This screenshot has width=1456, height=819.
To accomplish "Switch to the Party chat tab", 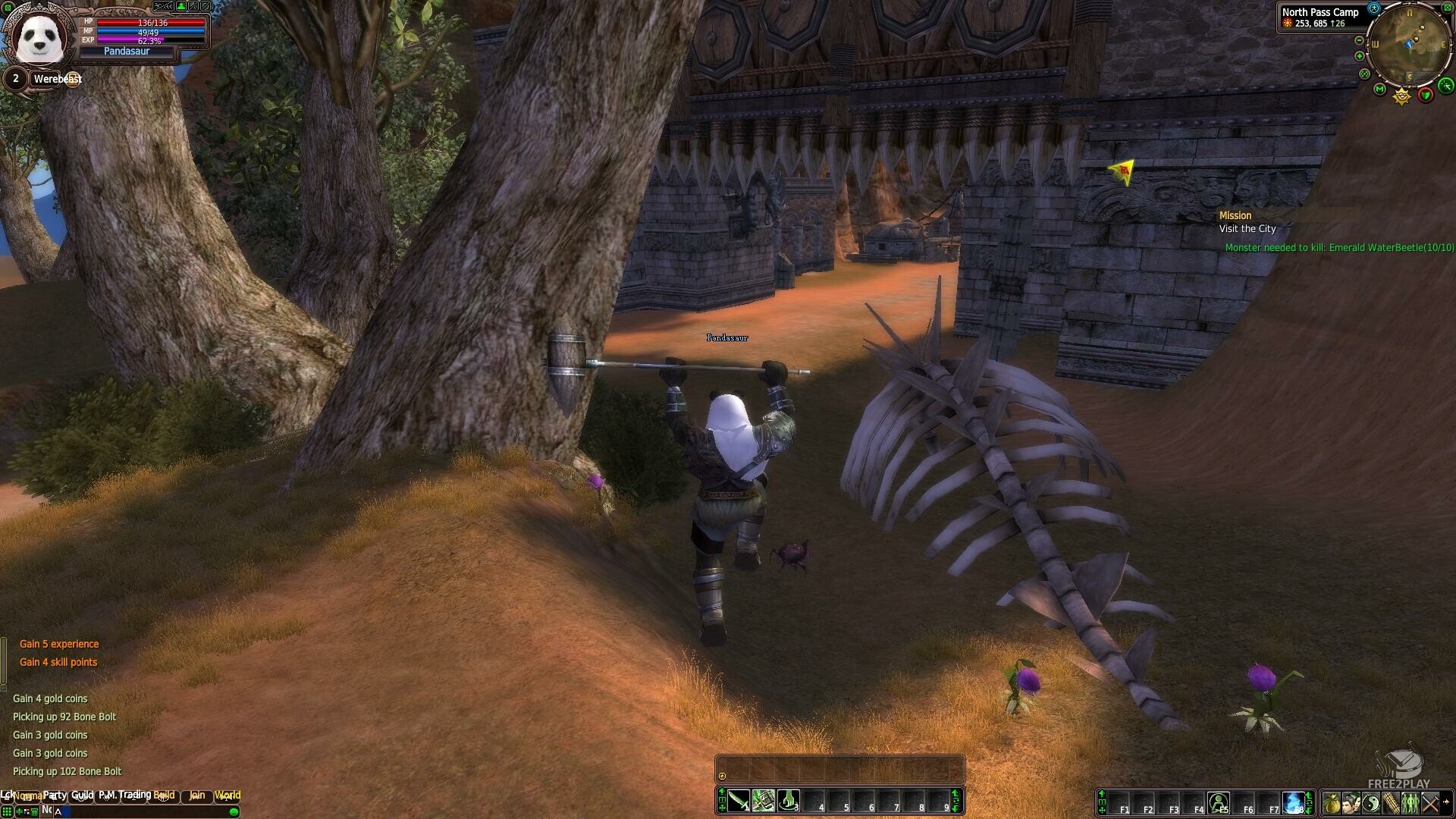I will (x=55, y=795).
